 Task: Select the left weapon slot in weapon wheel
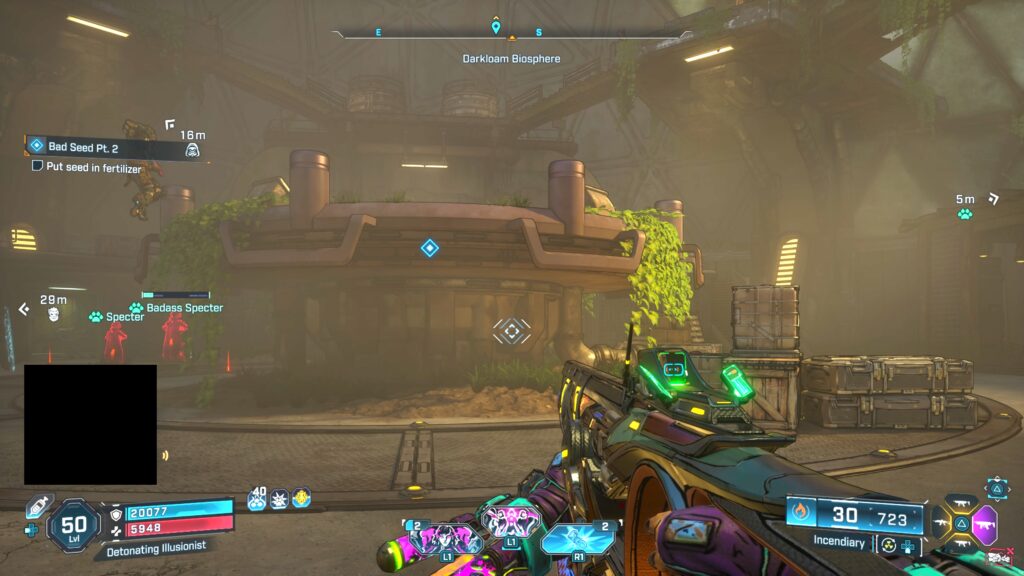[940, 523]
